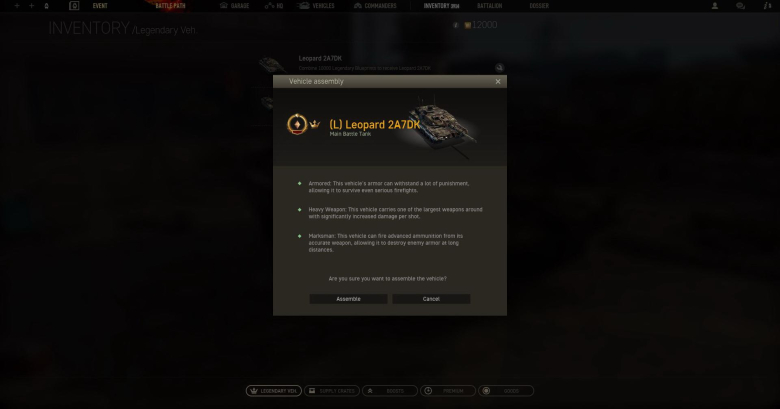Select the Legendary Veh. inventory category
The width and height of the screenshot is (780, 409).
coord(274,391)
